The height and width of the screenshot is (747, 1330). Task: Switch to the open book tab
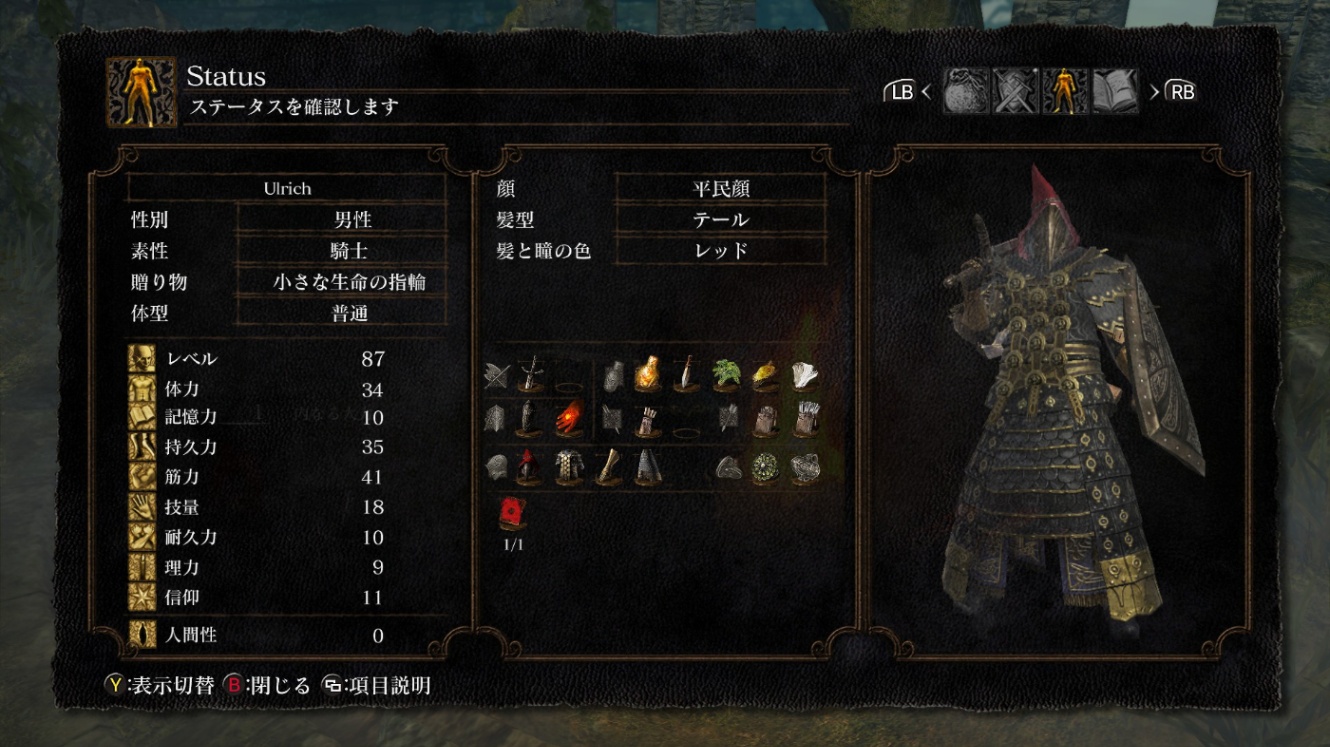coord(1115,92)
